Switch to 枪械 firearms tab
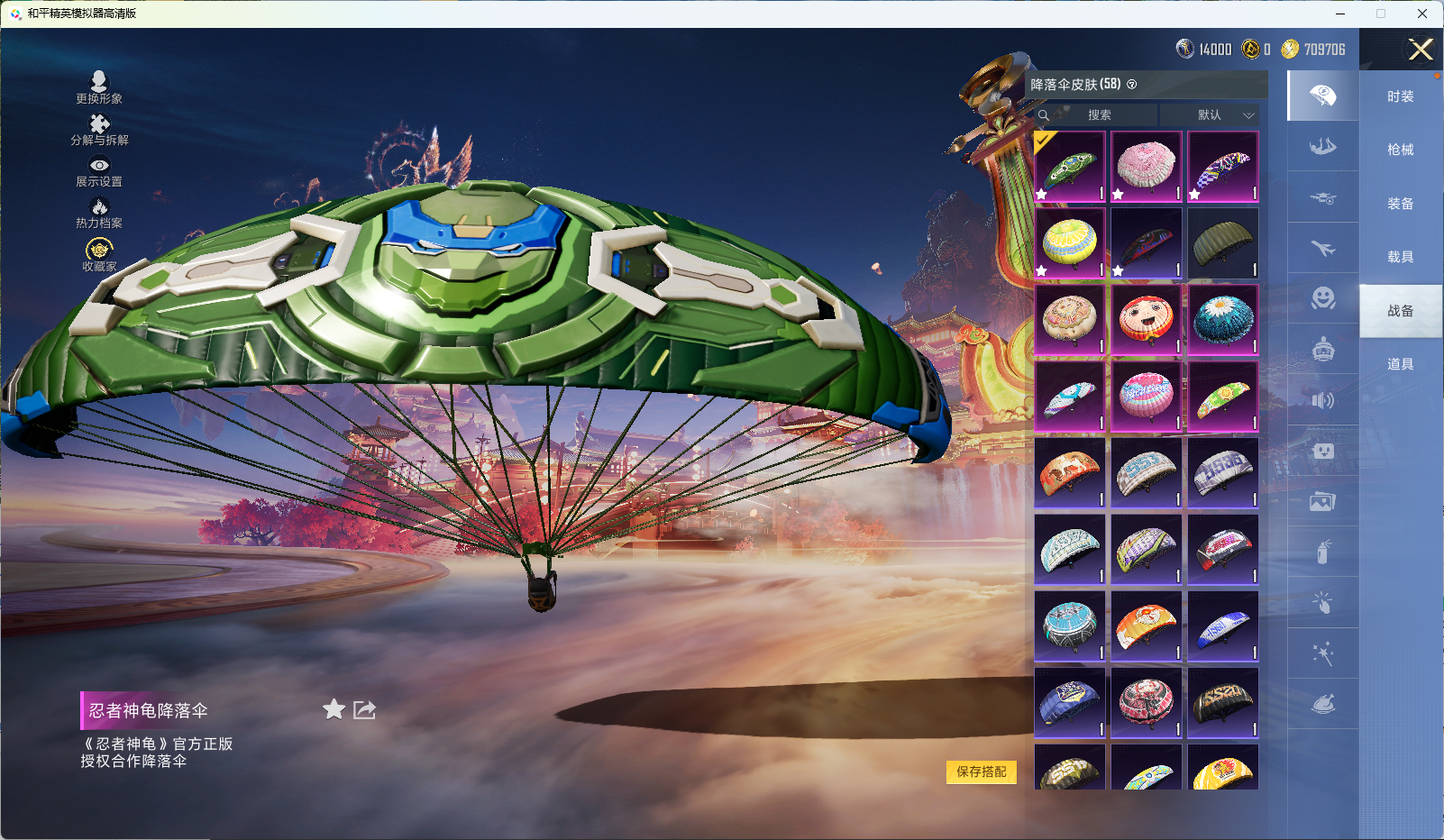Image resolution: width=1444 pixels, height=840 pixels. pos(1400,150)
